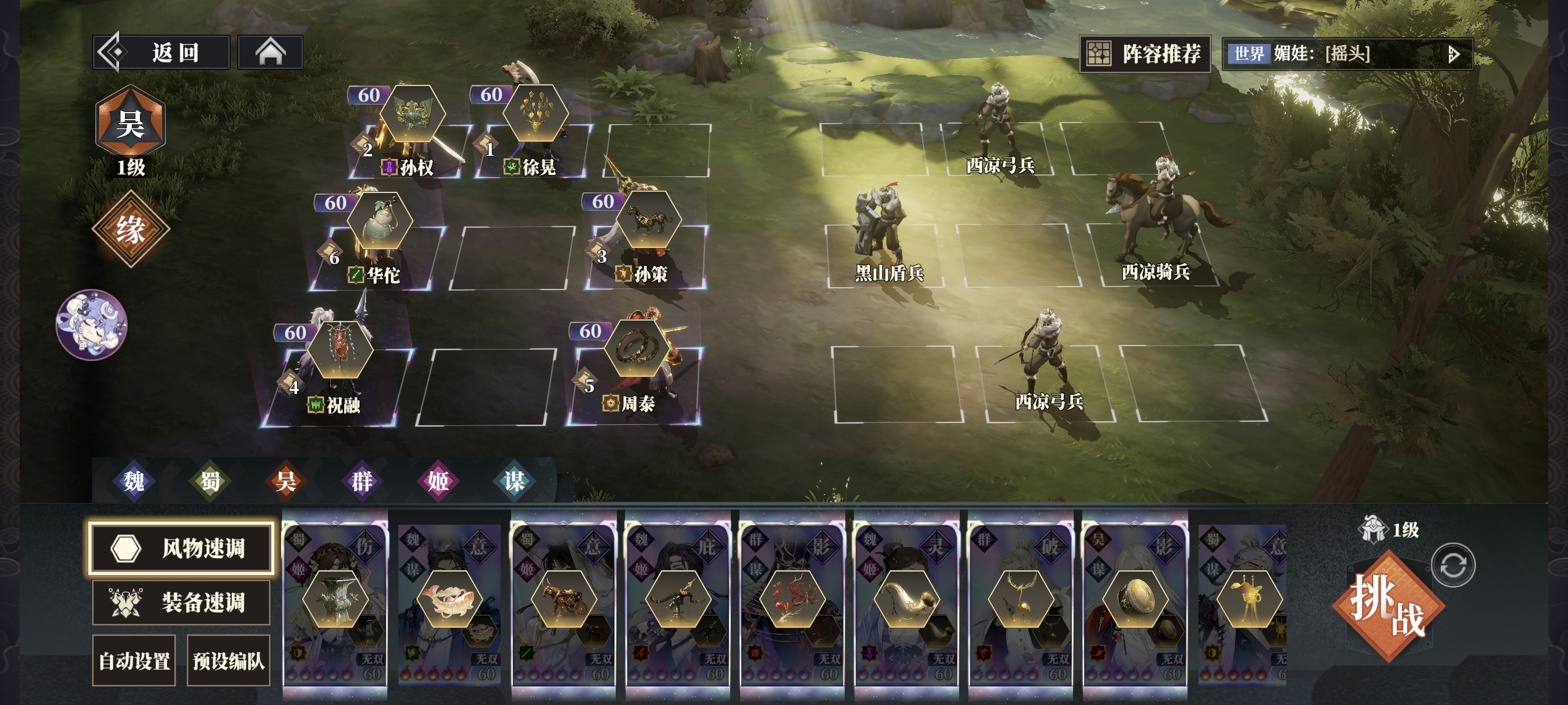Image resolution: width=1568 pixels, height=705 pixels.
Task: Open 阵容推荐 lineup recommendations
Action: (1144, 54)
